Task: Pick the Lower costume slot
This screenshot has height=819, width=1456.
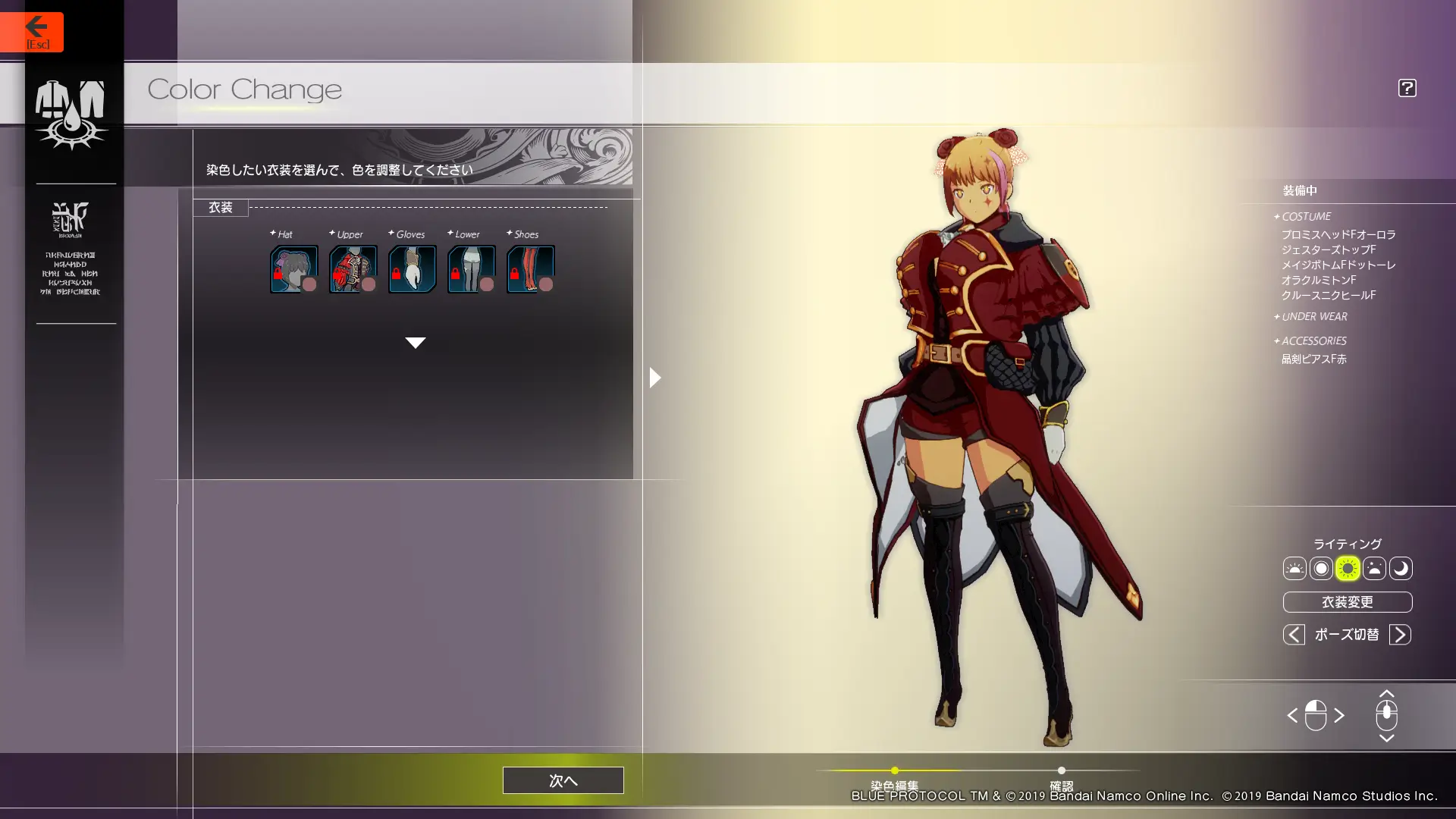Action: (x=471, y=269)
